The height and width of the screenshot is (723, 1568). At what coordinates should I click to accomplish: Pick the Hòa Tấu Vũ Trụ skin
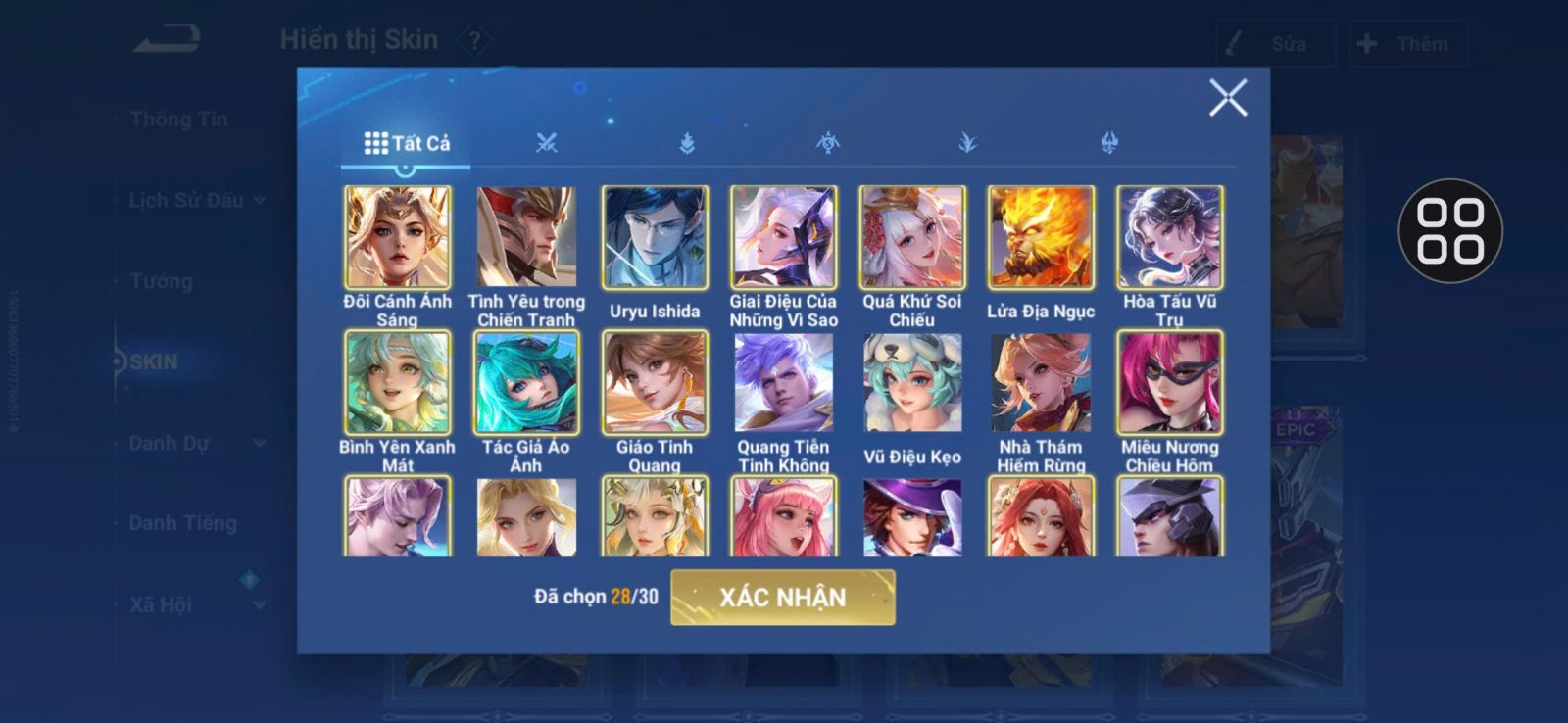click(1169, 238)
